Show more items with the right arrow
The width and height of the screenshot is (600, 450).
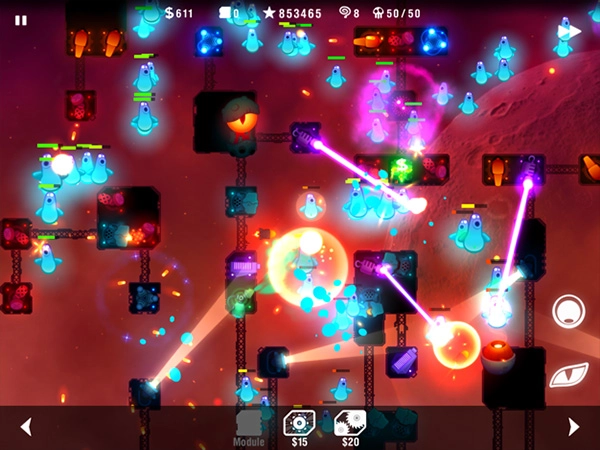tap(573, 427)
